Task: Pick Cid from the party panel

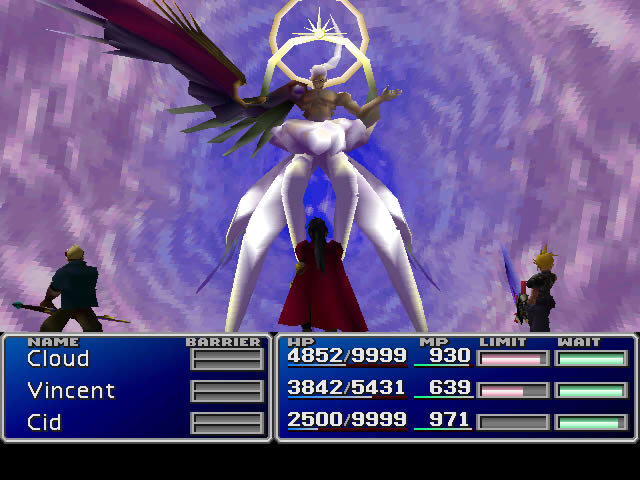Action: point(45,423)
